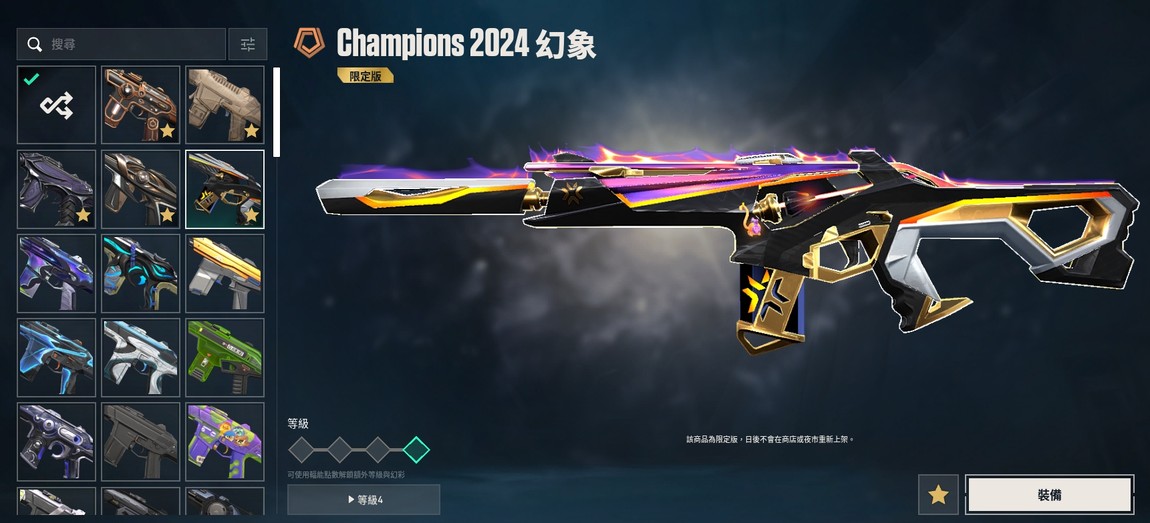This screenshot has width=1150, height=523.
Task: Pick the white and blue Phantom skin
Action: pyautogui.click(x=141, y=357)
